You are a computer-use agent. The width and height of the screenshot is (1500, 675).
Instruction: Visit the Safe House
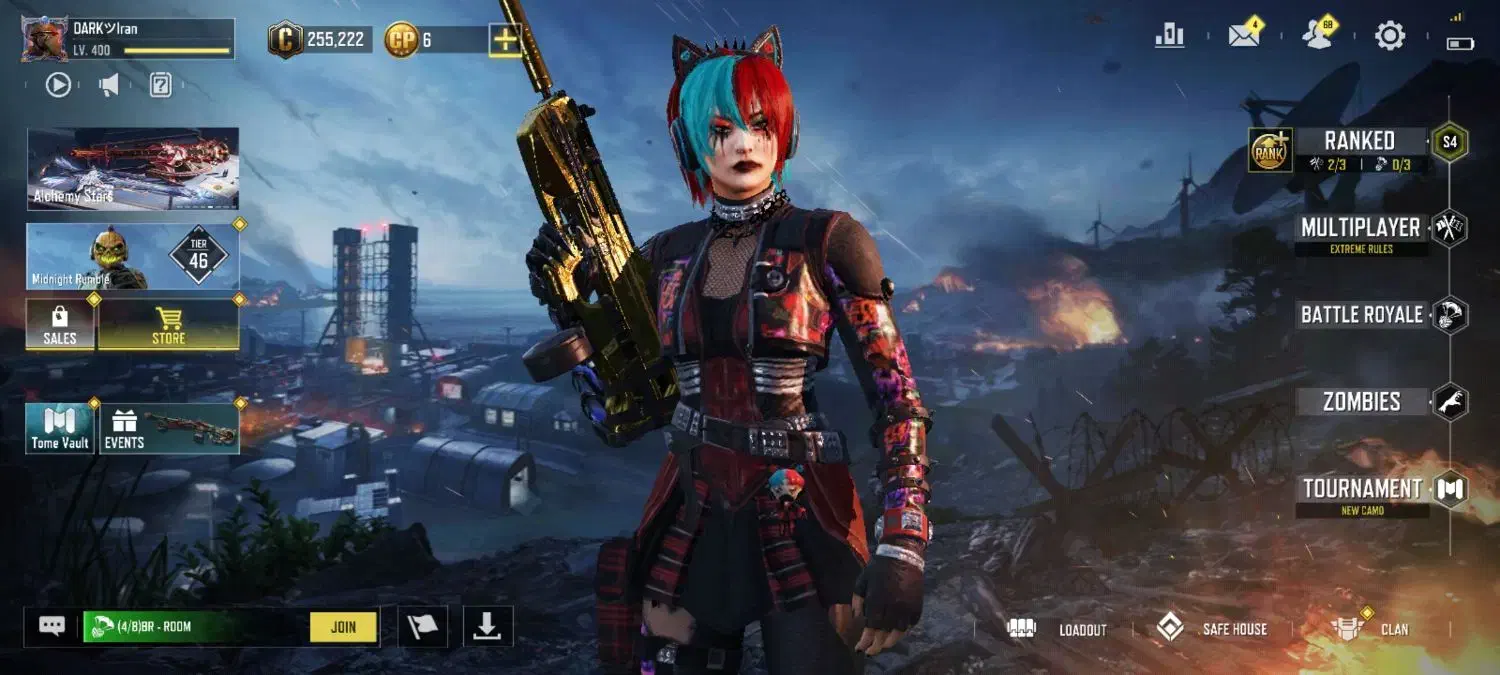[1212, 629]
